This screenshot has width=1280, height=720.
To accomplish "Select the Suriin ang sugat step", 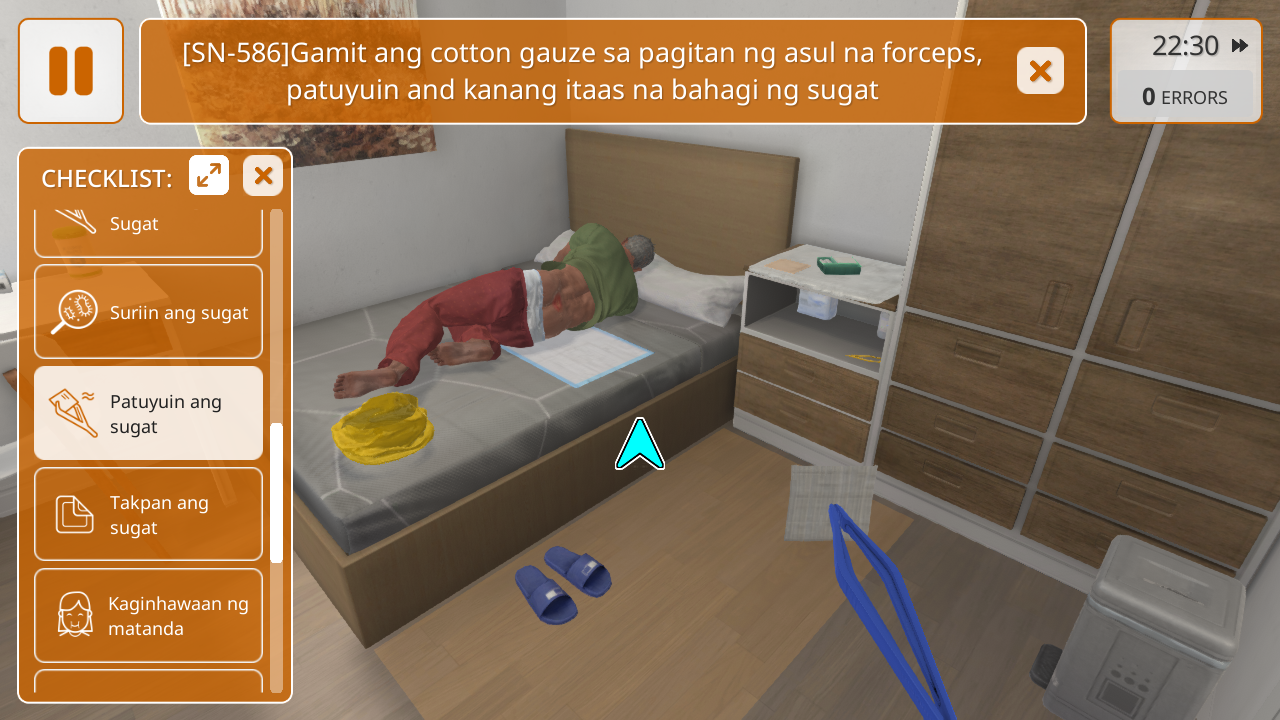I will [148, 312].
